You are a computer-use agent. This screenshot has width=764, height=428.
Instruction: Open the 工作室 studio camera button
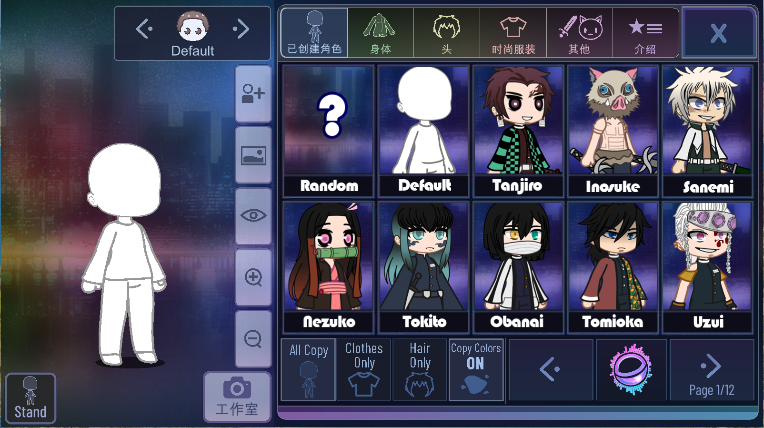coord(237,397)
